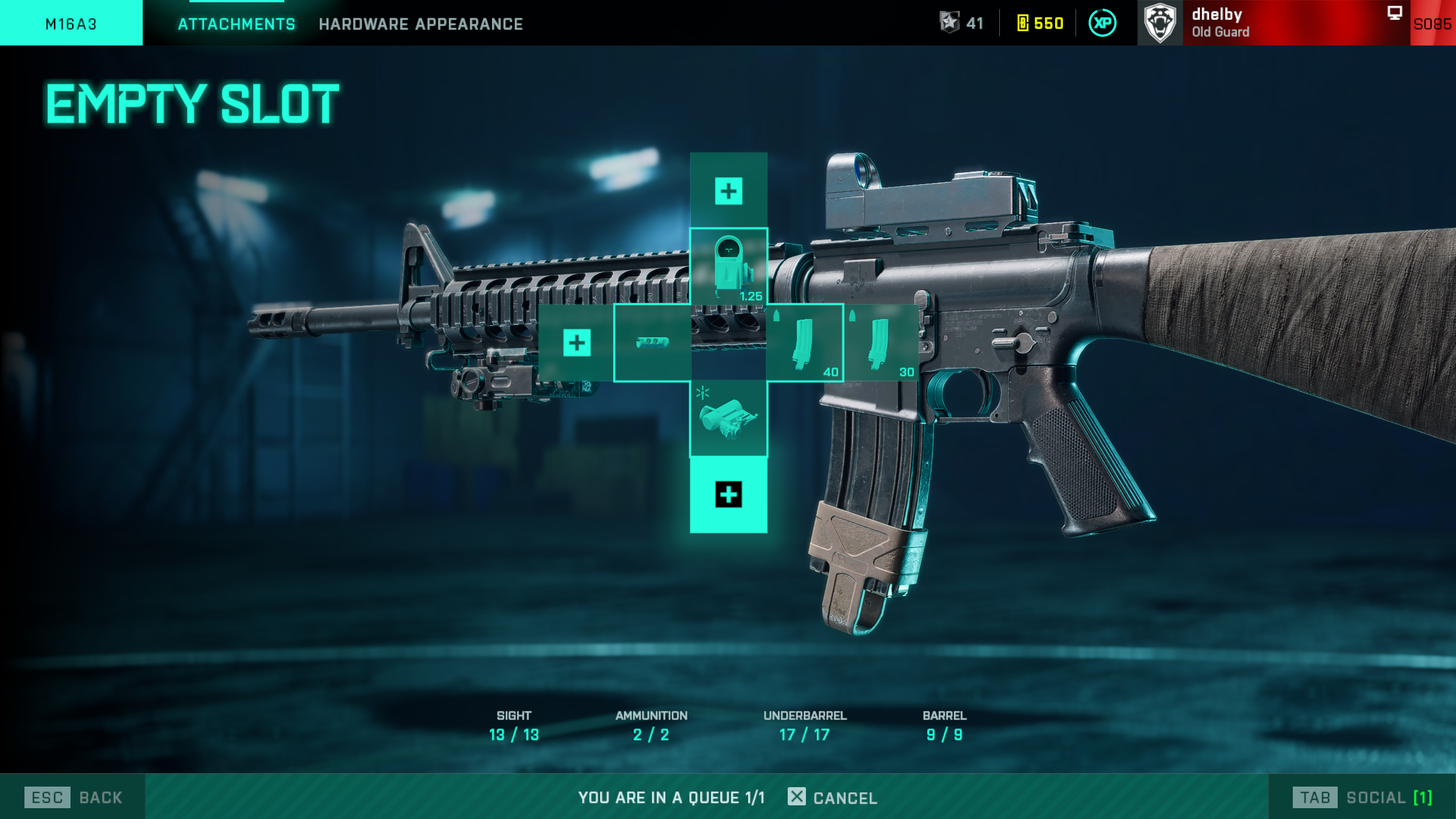Select the 40-round magazine slot

point(804,342)
